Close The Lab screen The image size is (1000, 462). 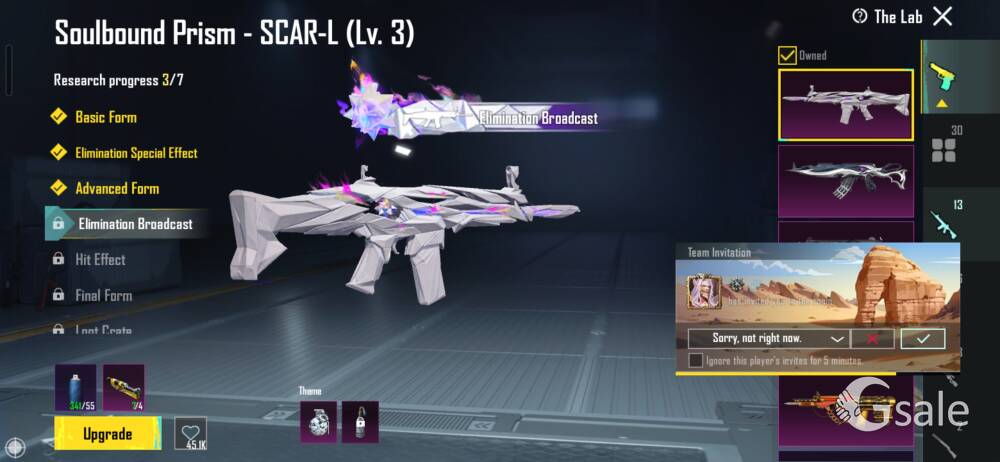click(942, 16)
